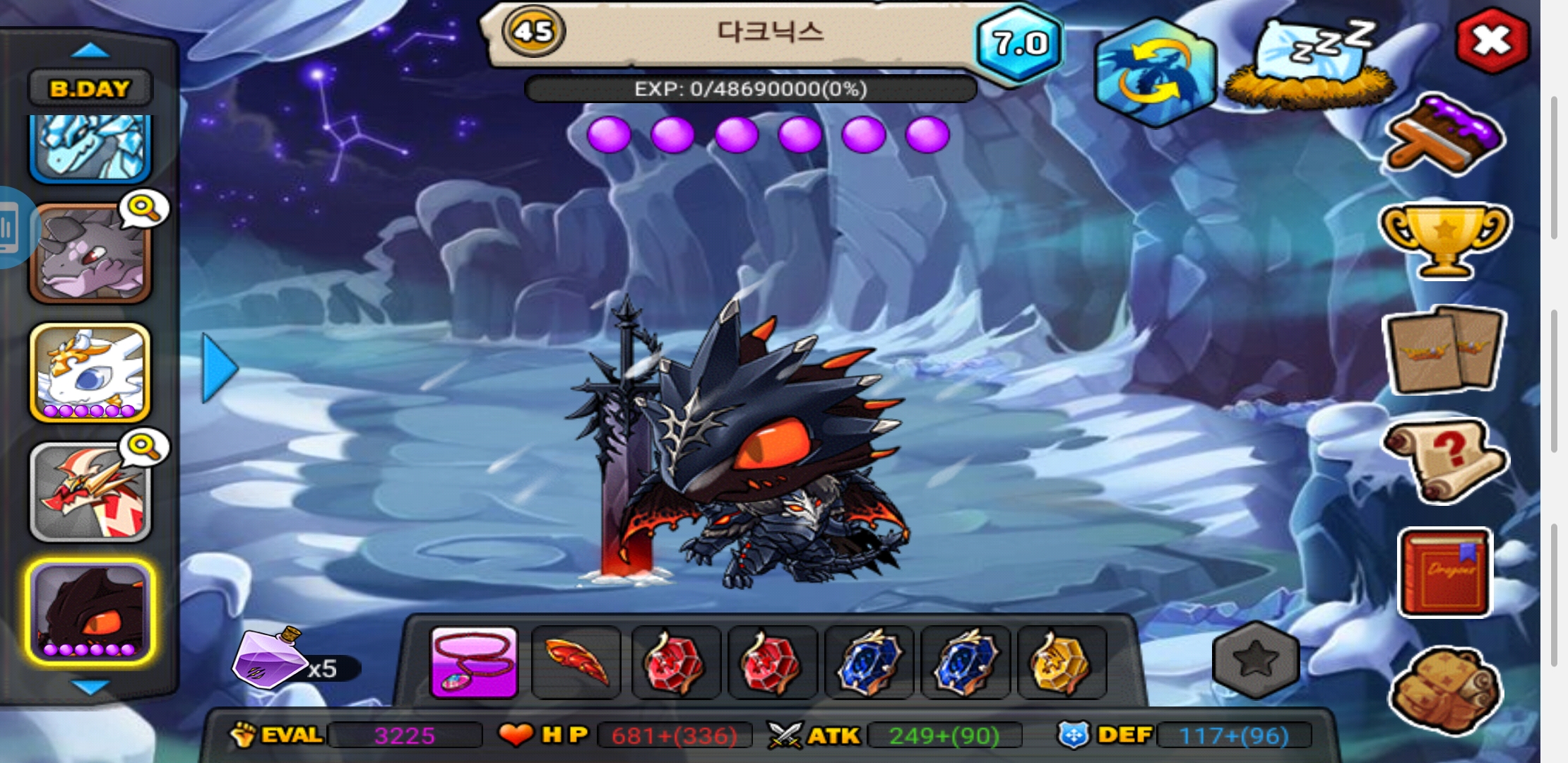Select the pink necklace equipment slot
Screen dimensions: 1568x763
(x=474, y=663)
